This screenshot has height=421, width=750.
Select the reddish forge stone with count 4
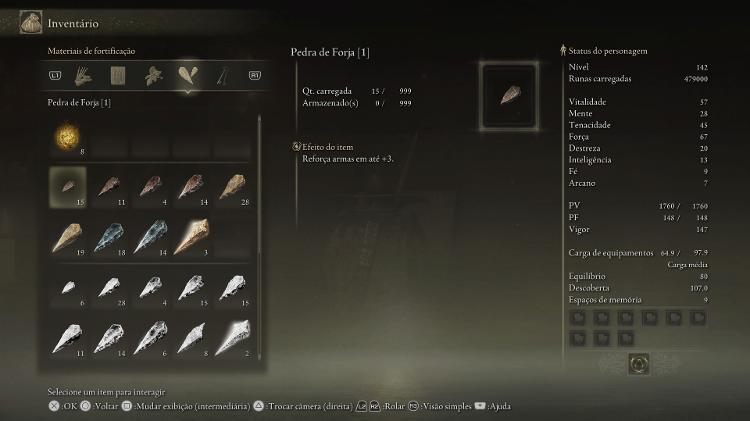point(150,186)
